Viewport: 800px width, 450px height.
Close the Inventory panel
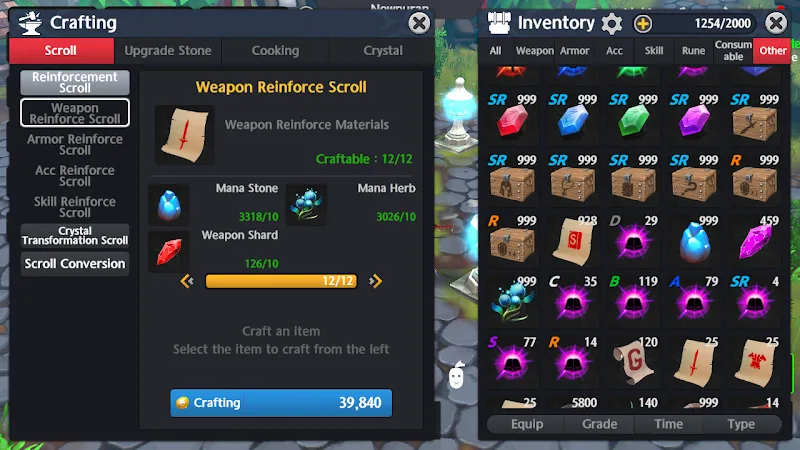775,22
